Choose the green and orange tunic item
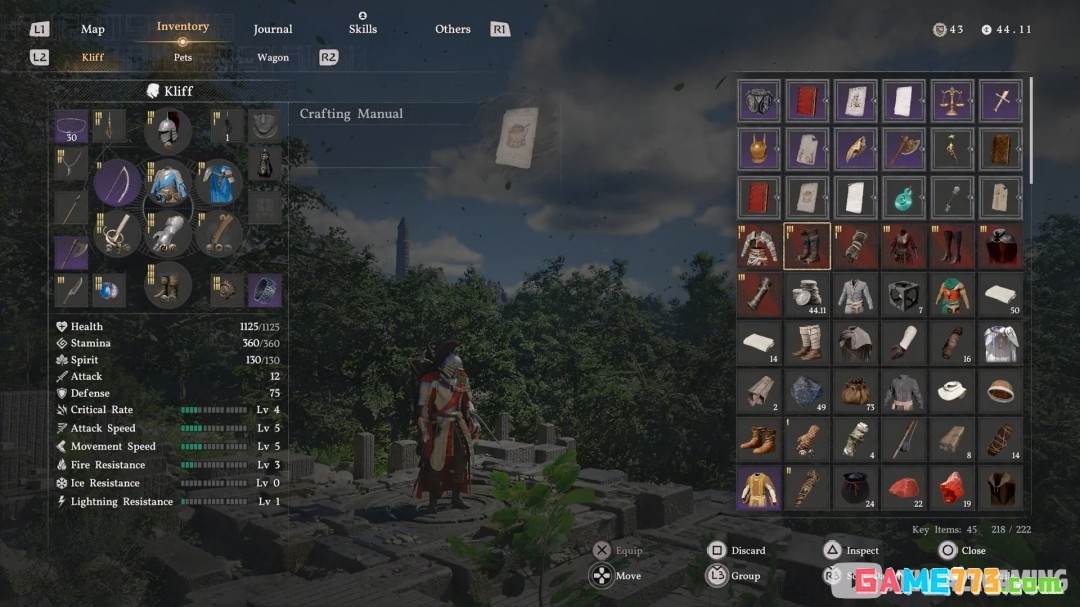Viewport: 1080px width, 607px height. tap(952, 295)
